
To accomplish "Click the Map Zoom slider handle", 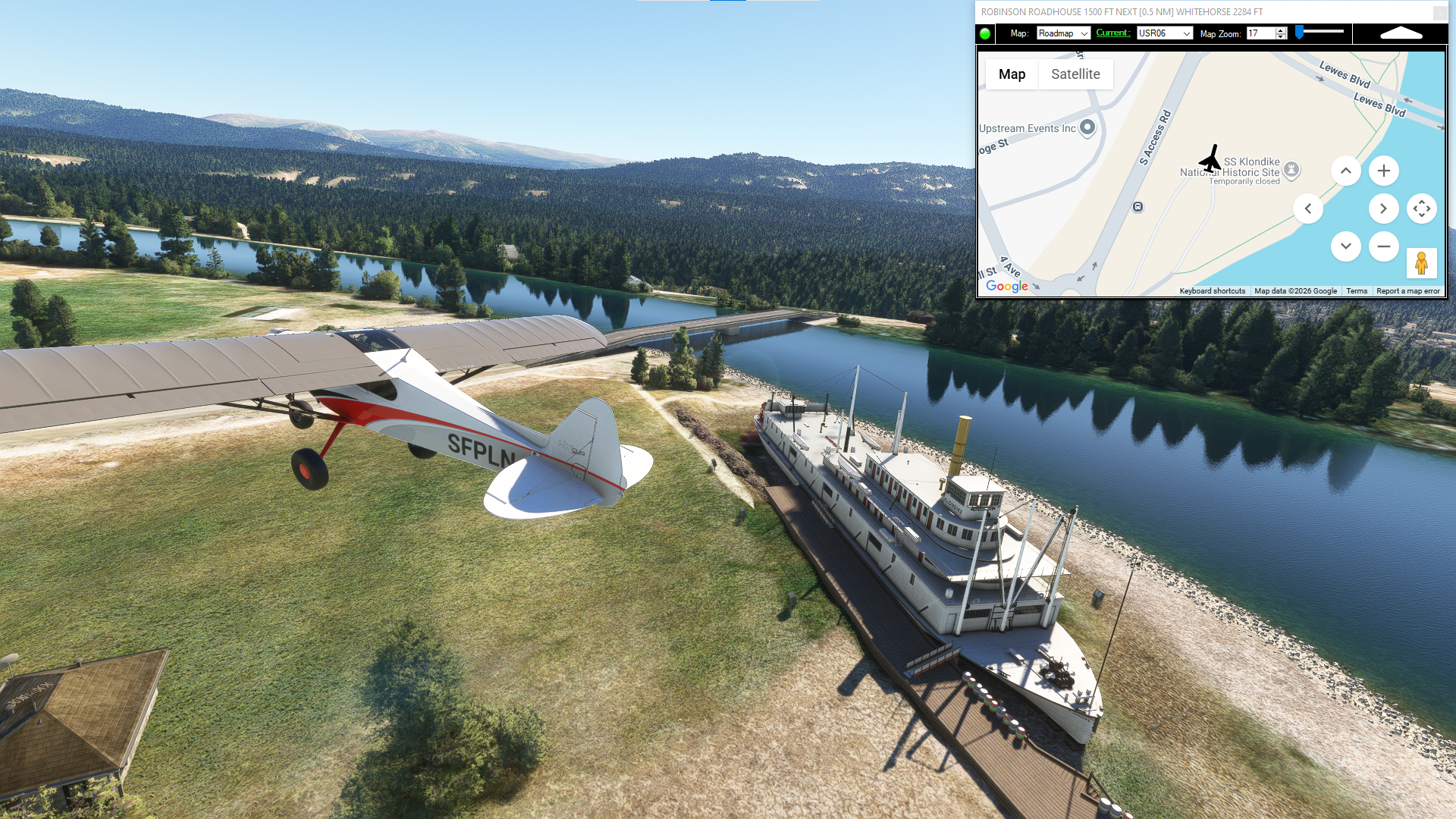I will click(x=1300, y=32).
